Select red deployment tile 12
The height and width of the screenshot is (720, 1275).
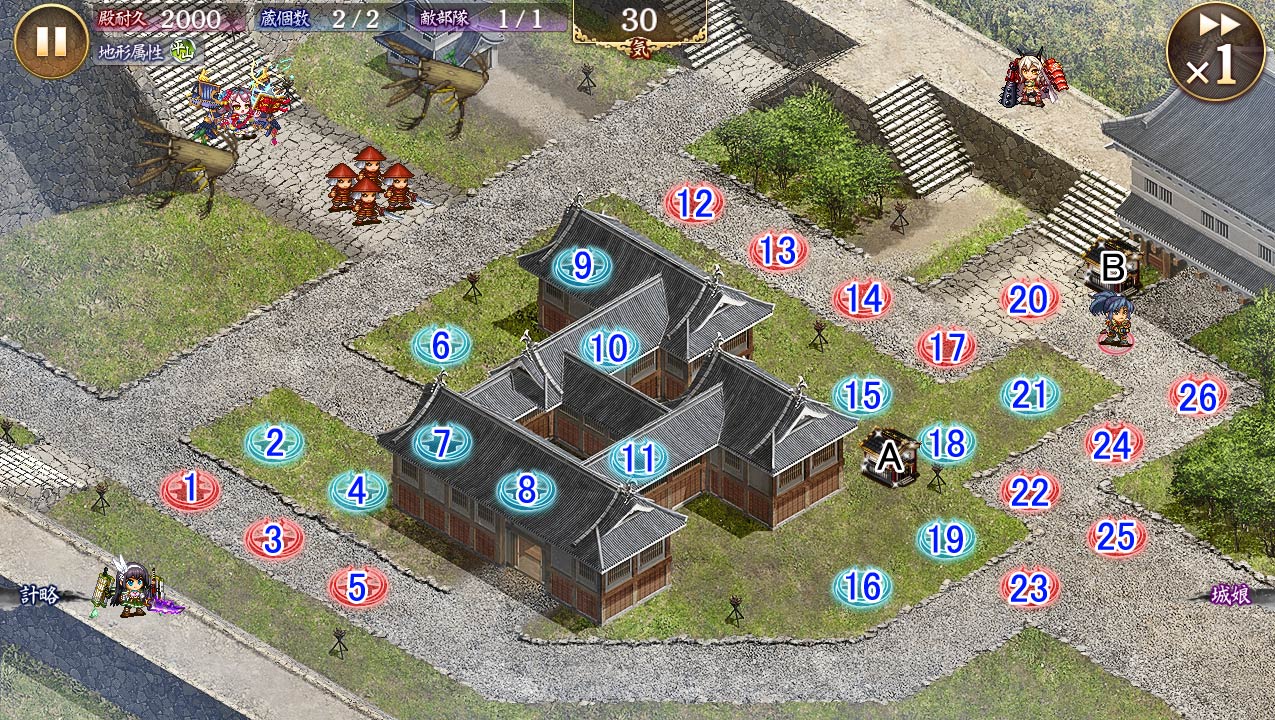point(694,204)
